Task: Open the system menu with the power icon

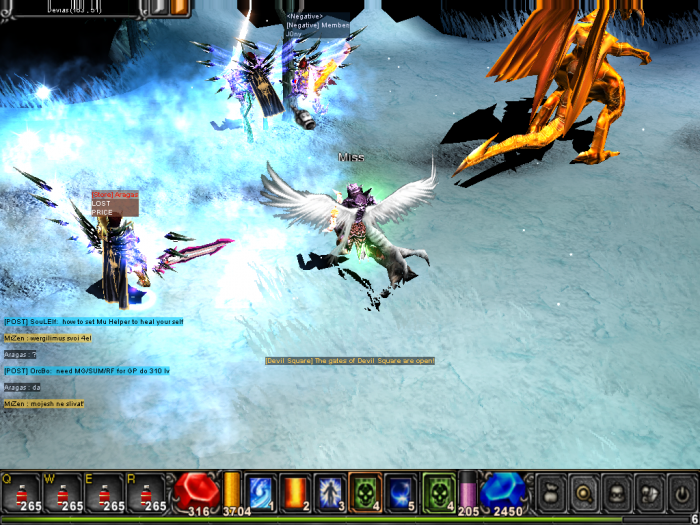Action: [682, 492]
